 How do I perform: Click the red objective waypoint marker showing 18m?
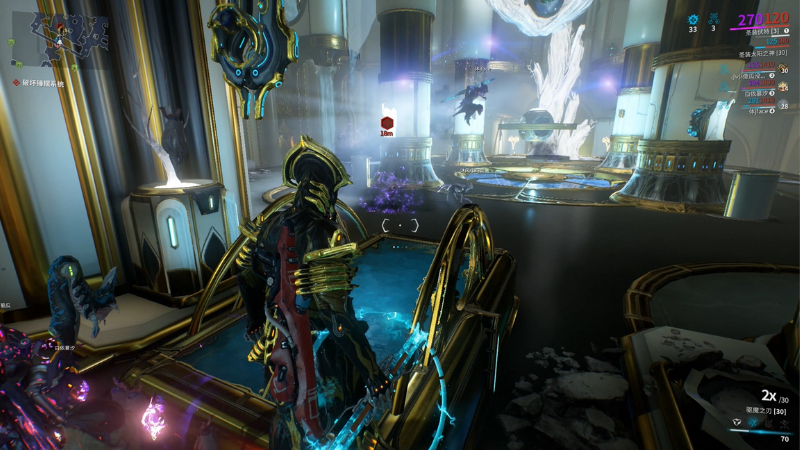point(387,124)
